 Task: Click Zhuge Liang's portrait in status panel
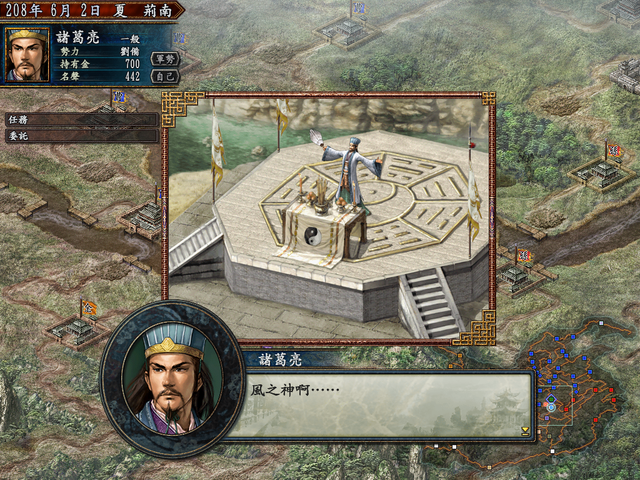click(x=28, y=55)
